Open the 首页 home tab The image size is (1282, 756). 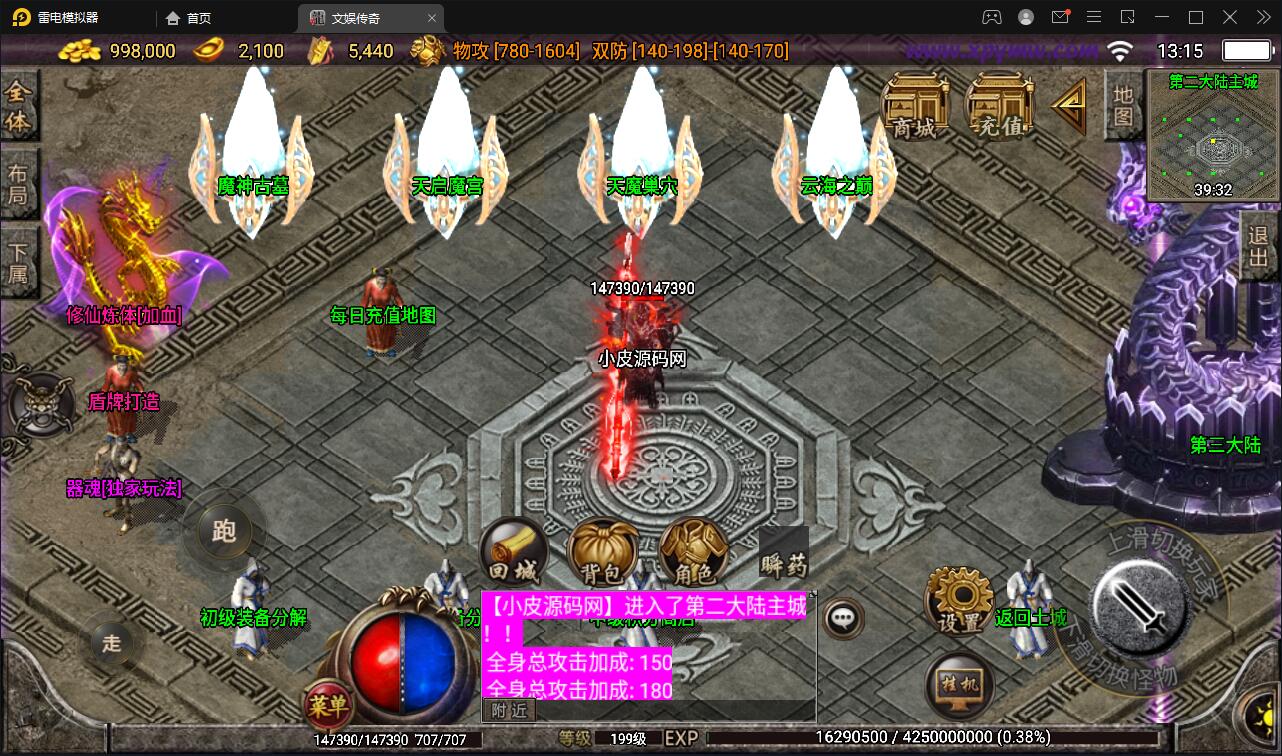pyautogui.click(x=186, y=17)
